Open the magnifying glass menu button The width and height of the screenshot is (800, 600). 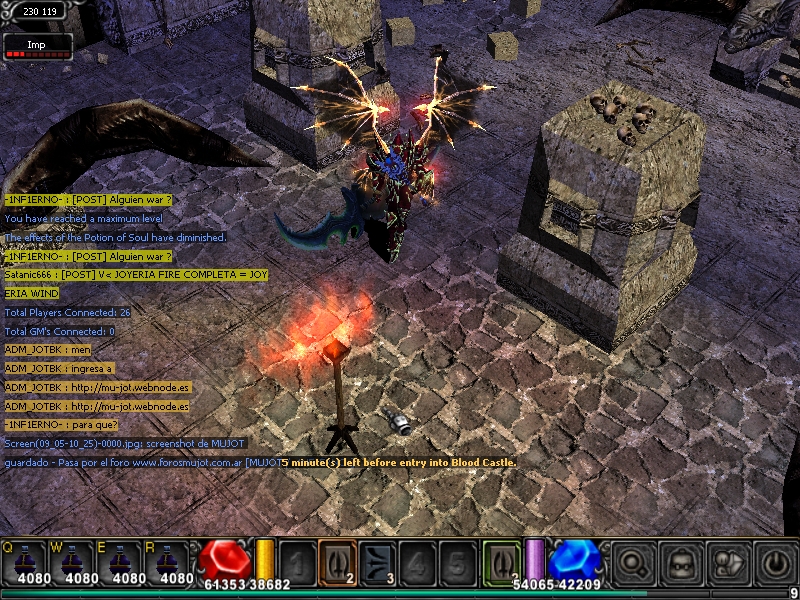coord(633,562)
